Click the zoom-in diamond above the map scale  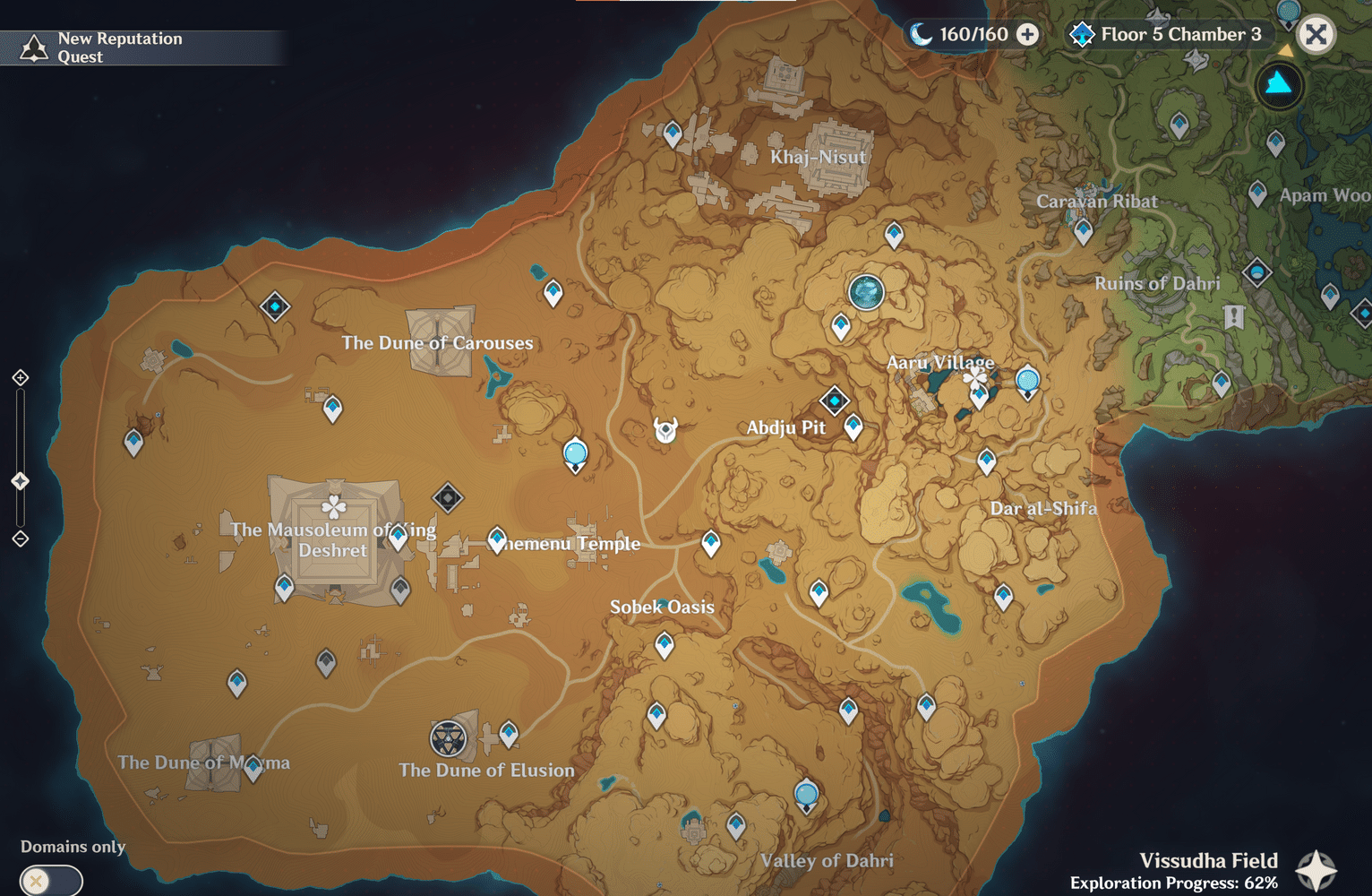coord(20,377)
